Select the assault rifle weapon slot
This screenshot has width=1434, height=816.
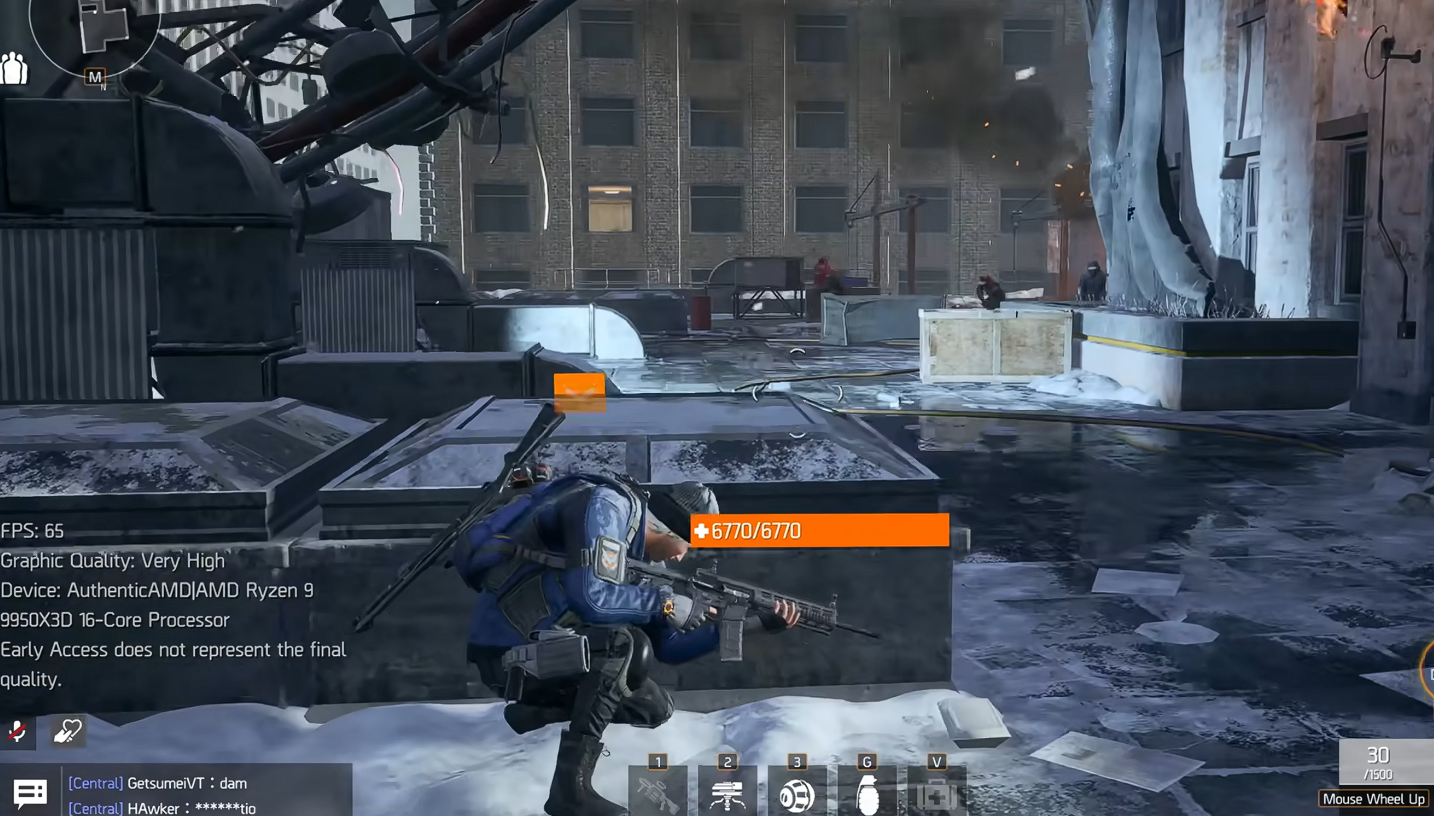click(x=657, y=794)
